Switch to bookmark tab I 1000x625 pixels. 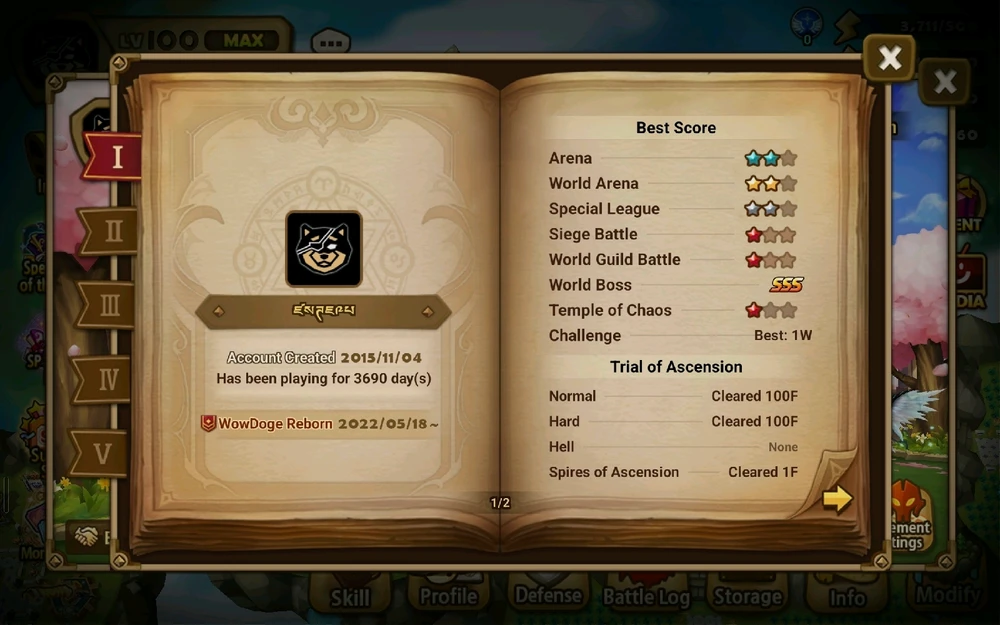point(113,157)
